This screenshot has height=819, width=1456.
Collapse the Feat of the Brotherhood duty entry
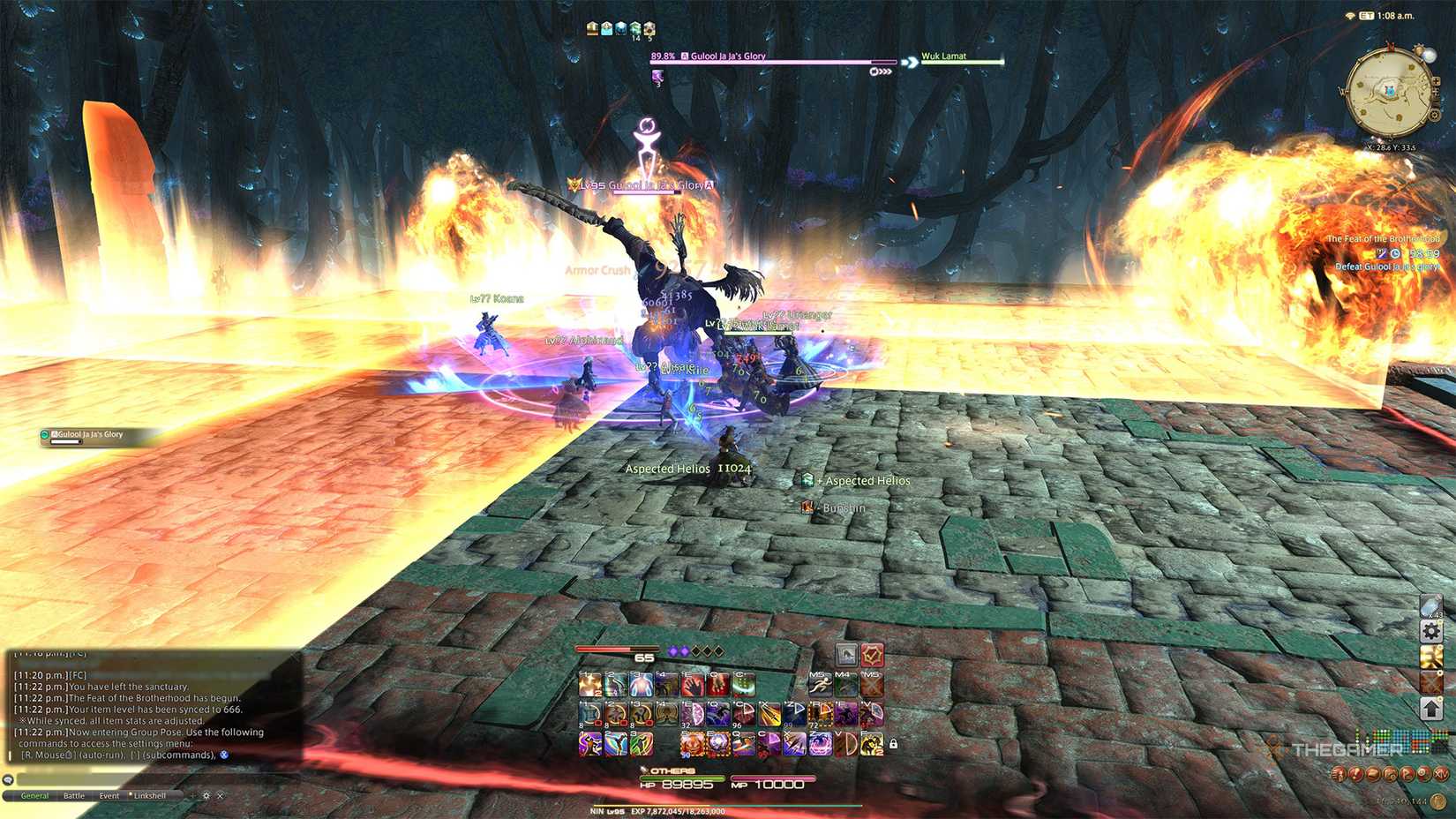(1383, 238)
